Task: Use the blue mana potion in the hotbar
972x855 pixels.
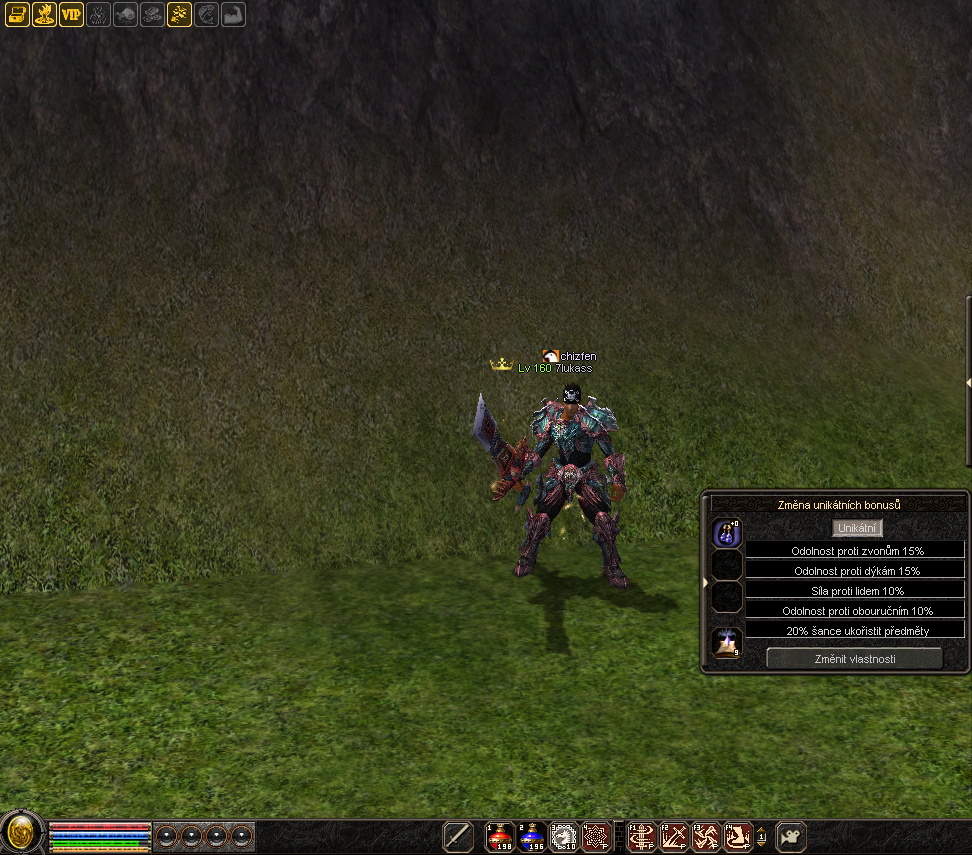Action: point(532,836)
